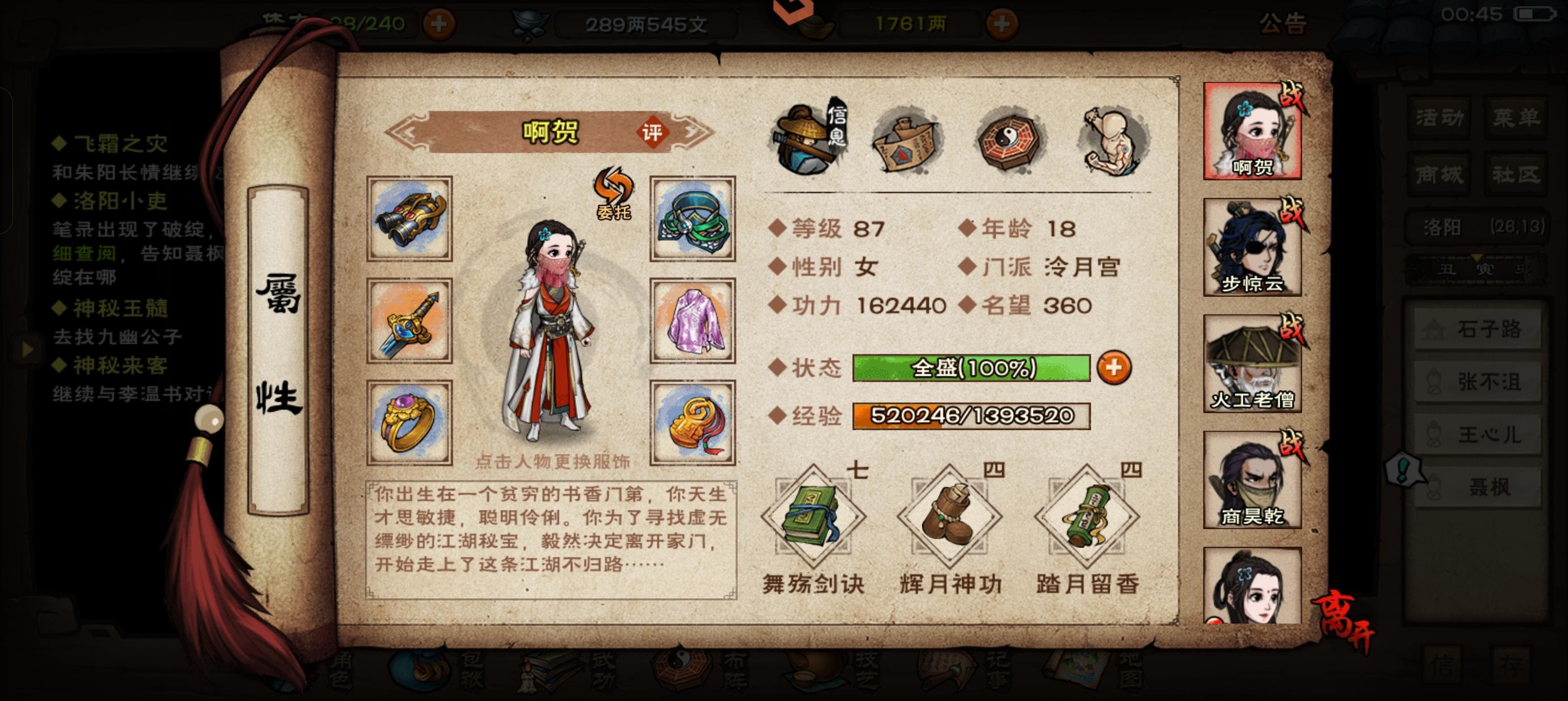
Task: Switch to the yin-yang info tab
Action: pyautogui.click(x=1009, y=141)
